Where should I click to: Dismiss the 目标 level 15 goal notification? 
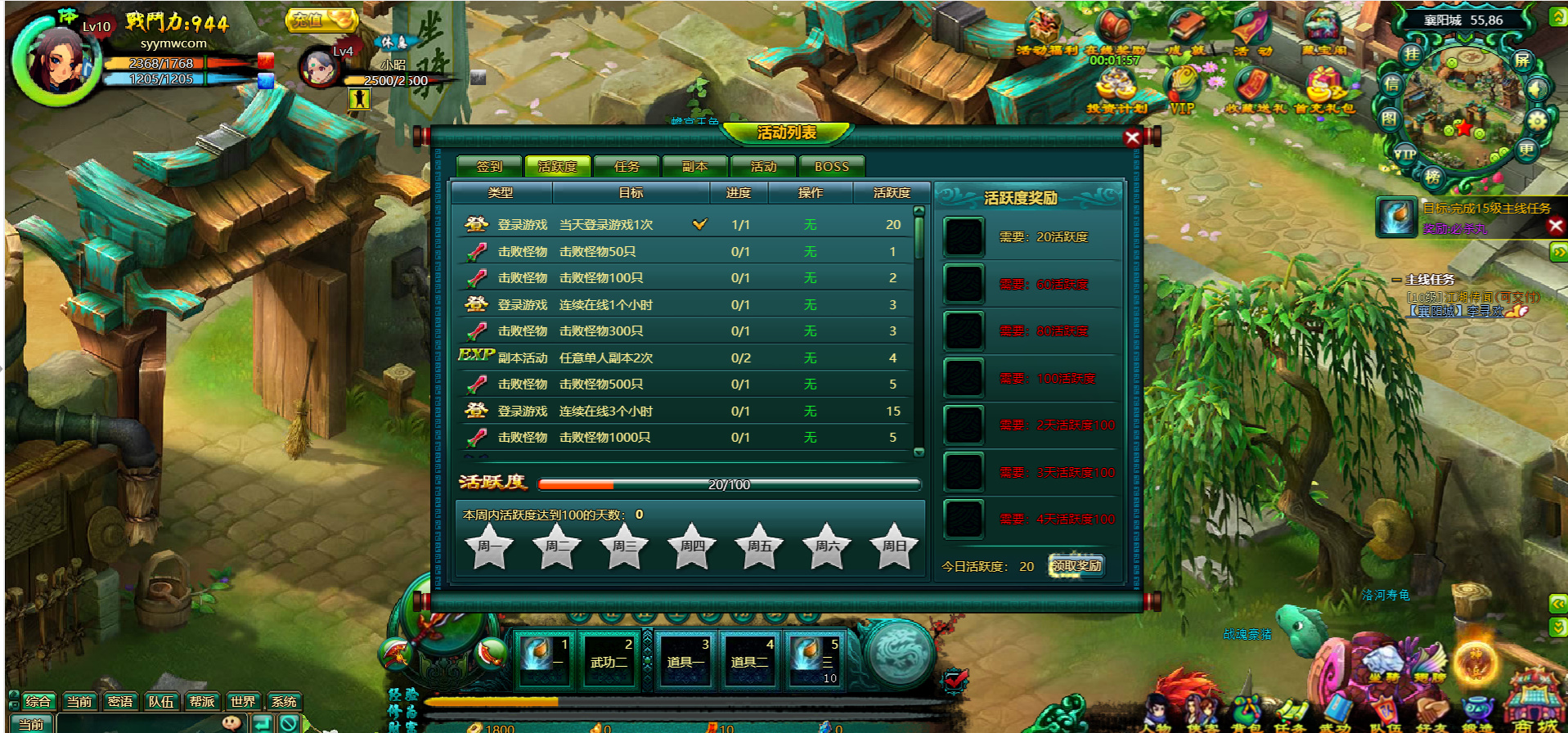[1556, 225]
